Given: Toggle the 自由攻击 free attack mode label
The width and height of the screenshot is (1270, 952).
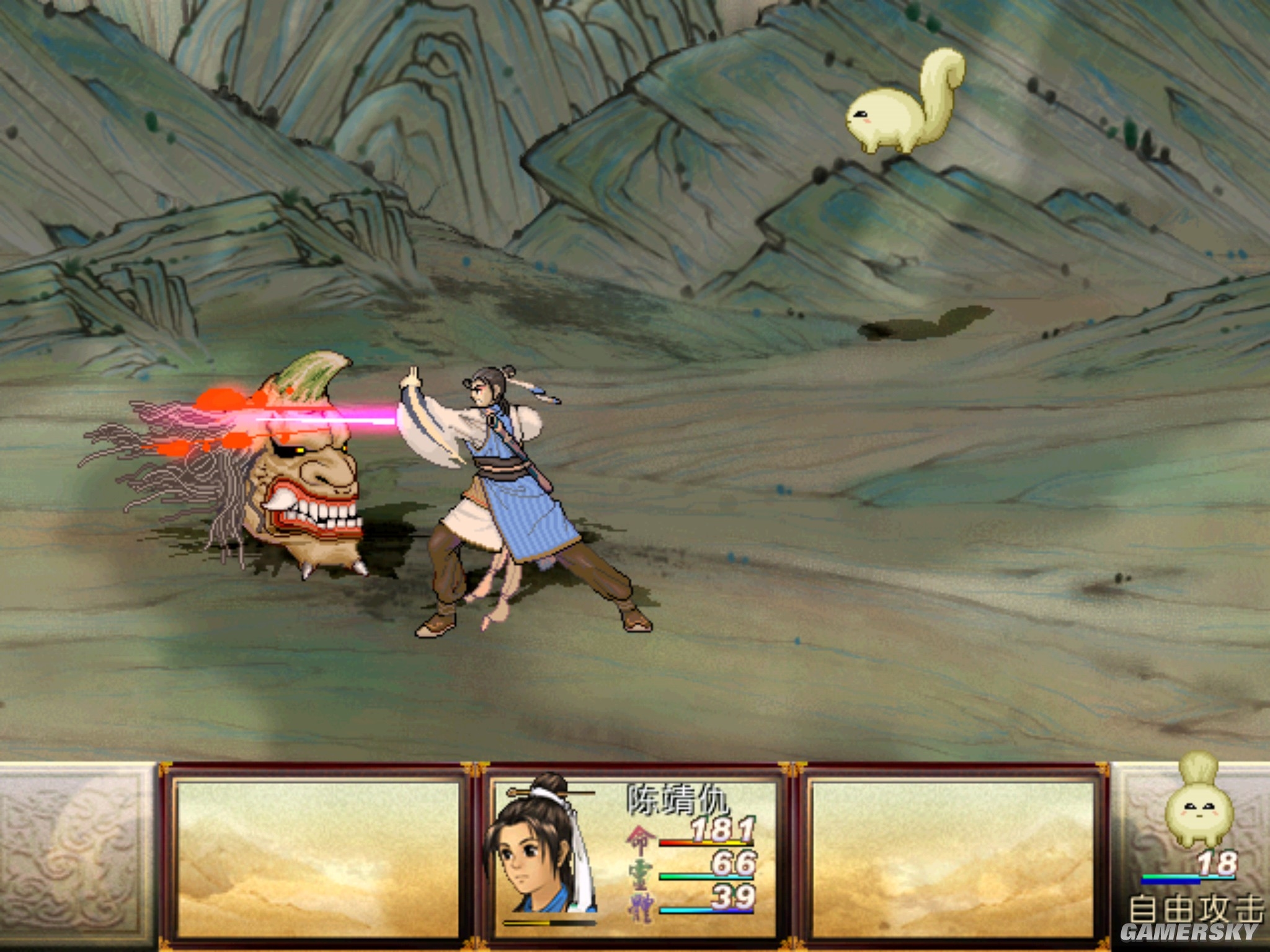Looking at the screenshot, I should coord(1194,910).
